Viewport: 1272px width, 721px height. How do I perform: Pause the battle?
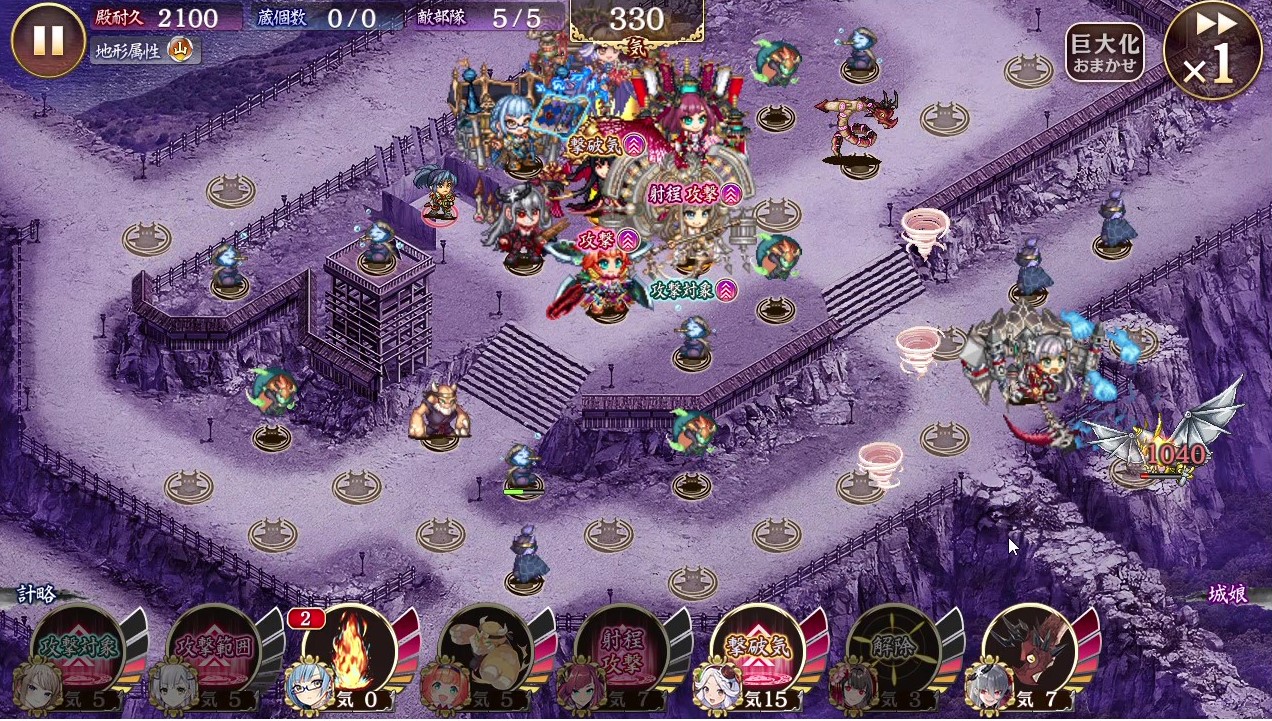click(x=47, y=40)
